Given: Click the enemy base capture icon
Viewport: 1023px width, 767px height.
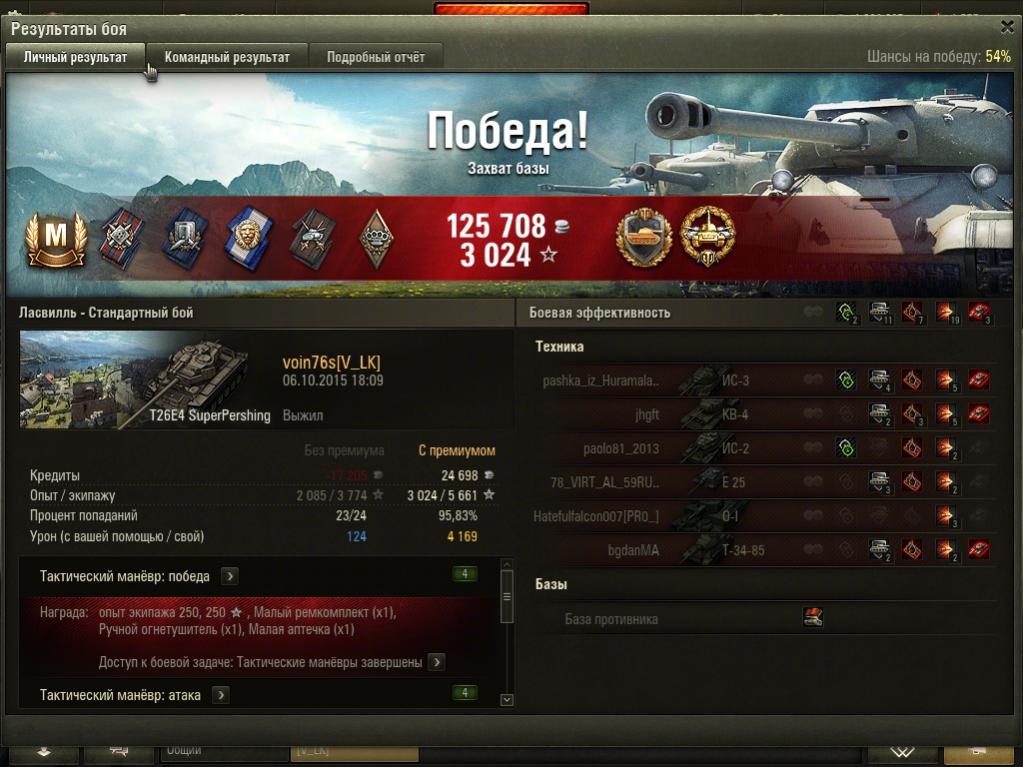Looking at the screenshot, I should [813, 618].
